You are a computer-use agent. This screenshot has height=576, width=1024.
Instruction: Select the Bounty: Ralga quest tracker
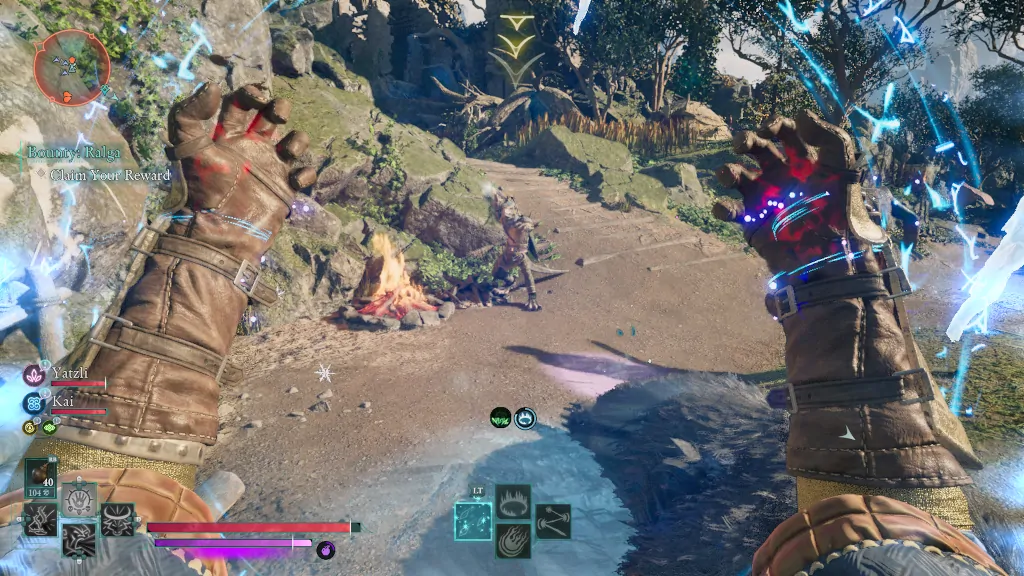76,153
